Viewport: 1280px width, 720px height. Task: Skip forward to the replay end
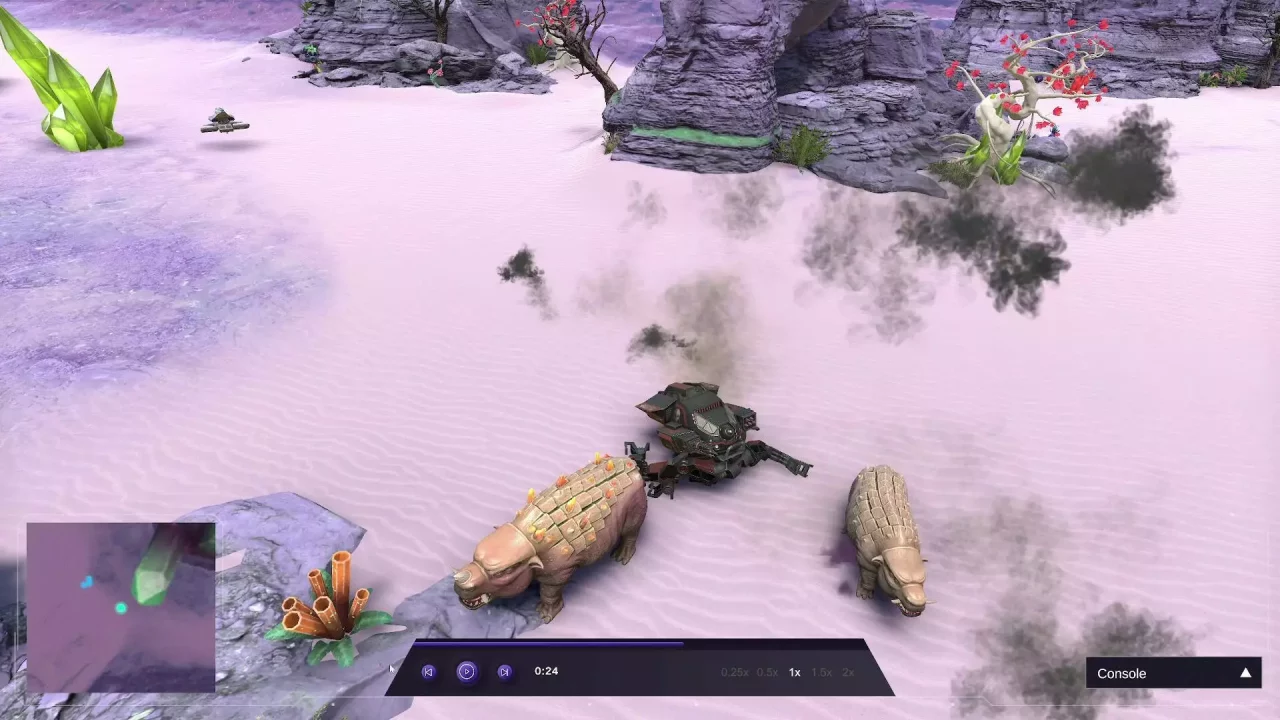coord(504,671)
